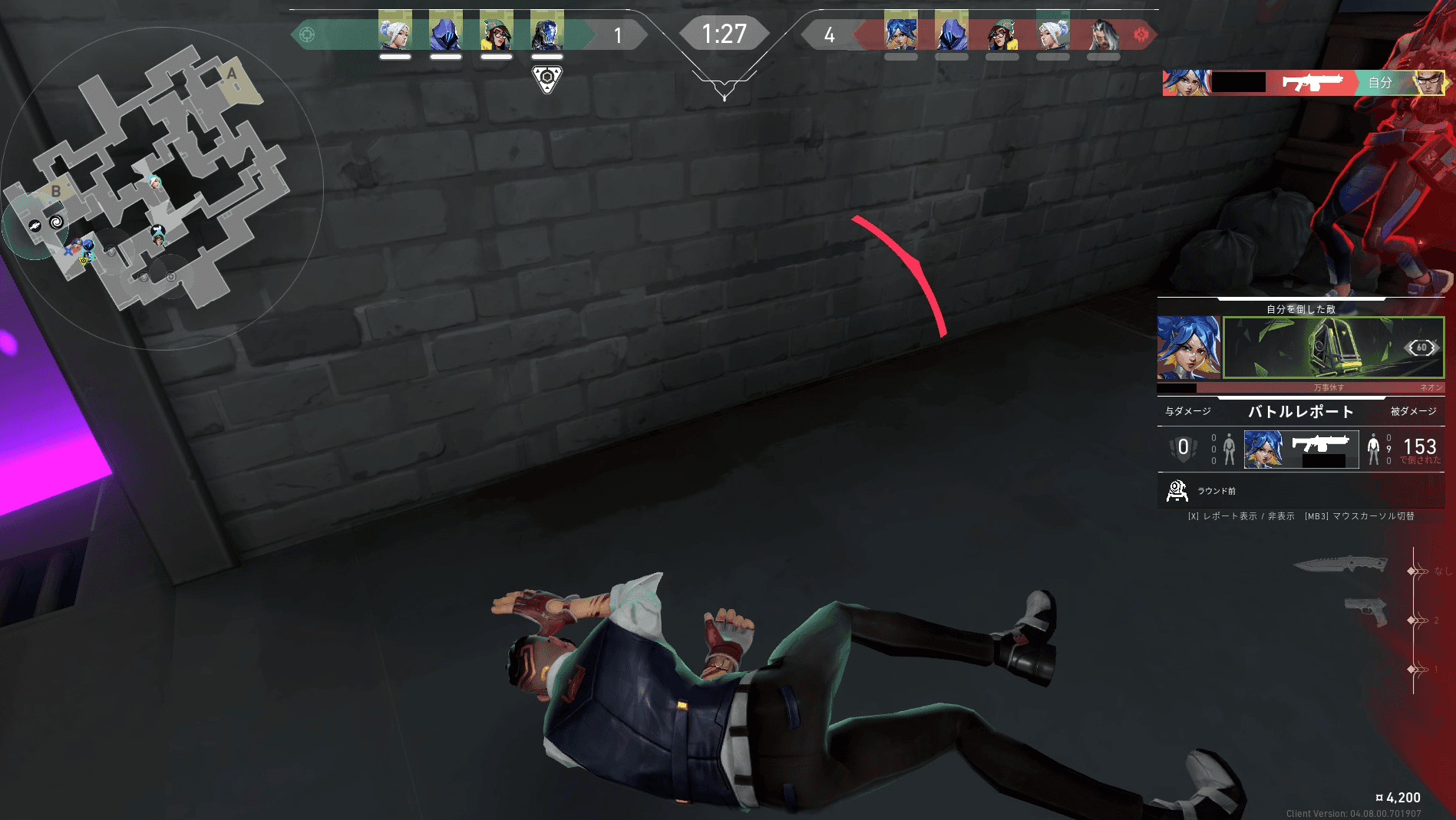Select the ラウンド前 turret row

[x=1301, y=490]
